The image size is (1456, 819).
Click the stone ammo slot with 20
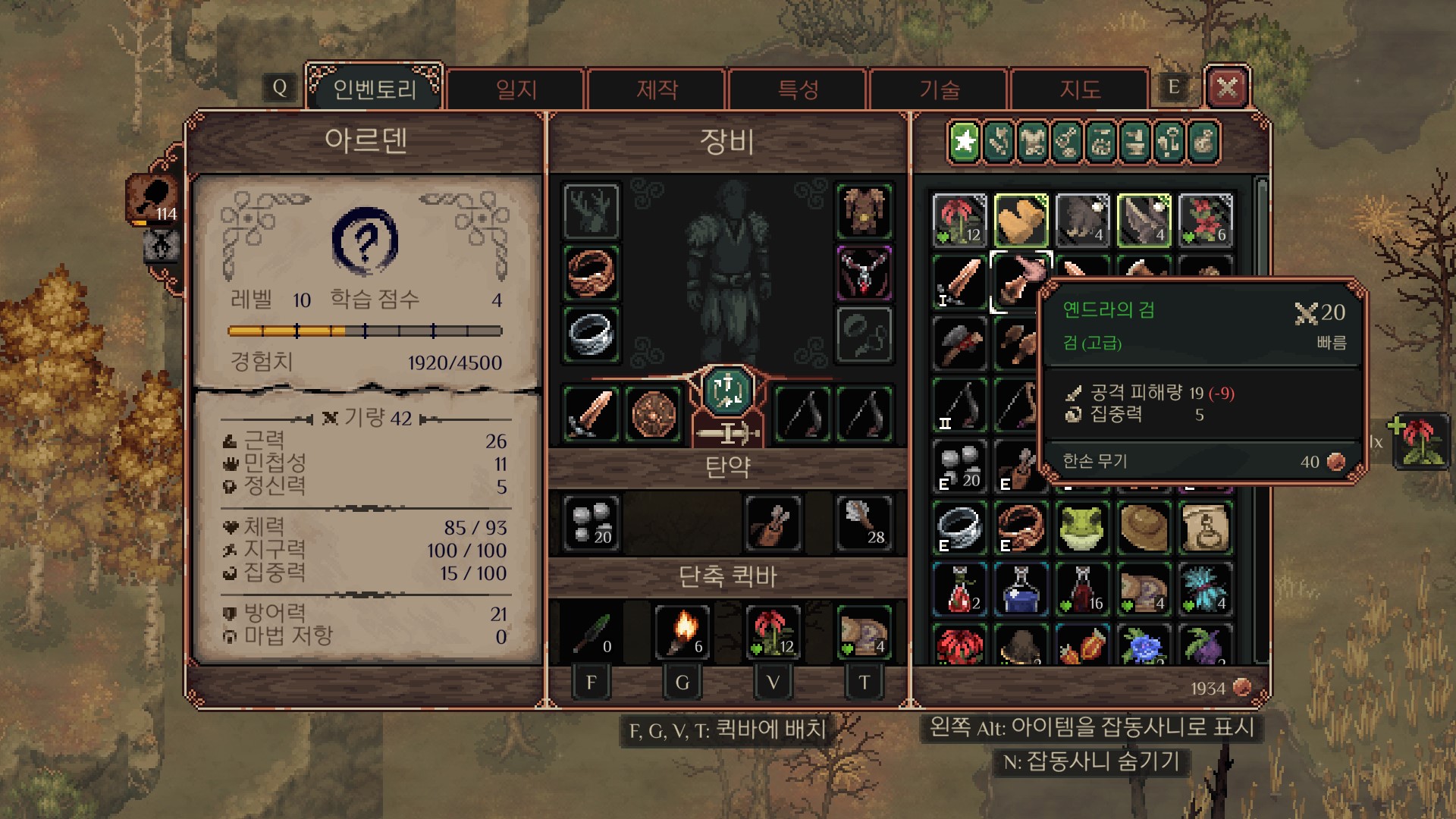pyautogui.click(x=591, y=523)
